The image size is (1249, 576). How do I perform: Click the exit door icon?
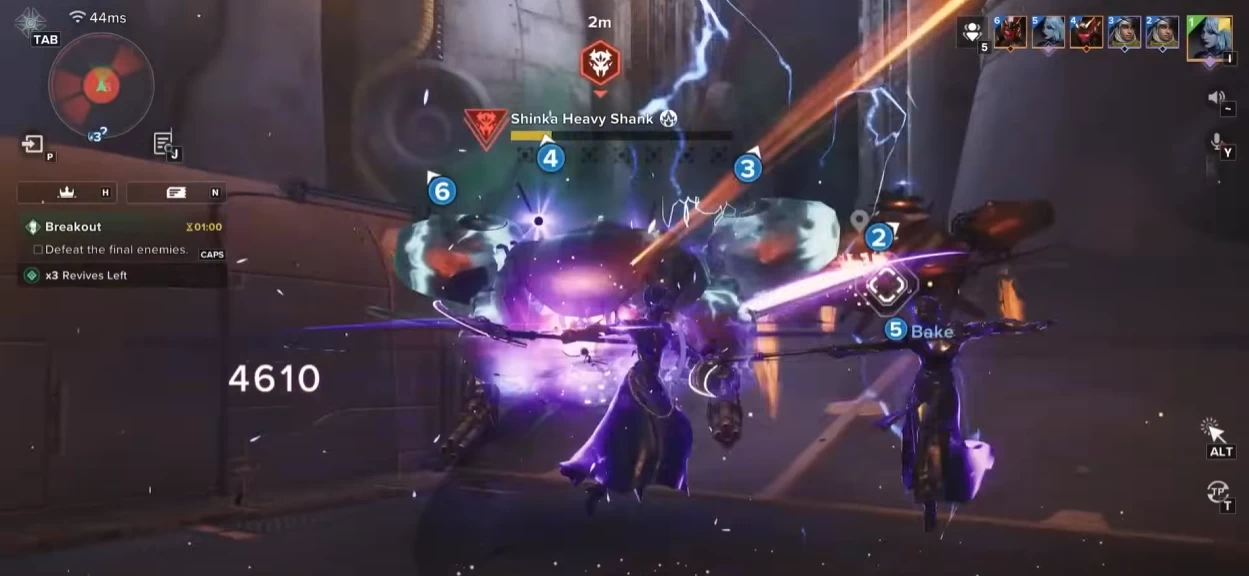pyautogui.click(x=33, y=145)
